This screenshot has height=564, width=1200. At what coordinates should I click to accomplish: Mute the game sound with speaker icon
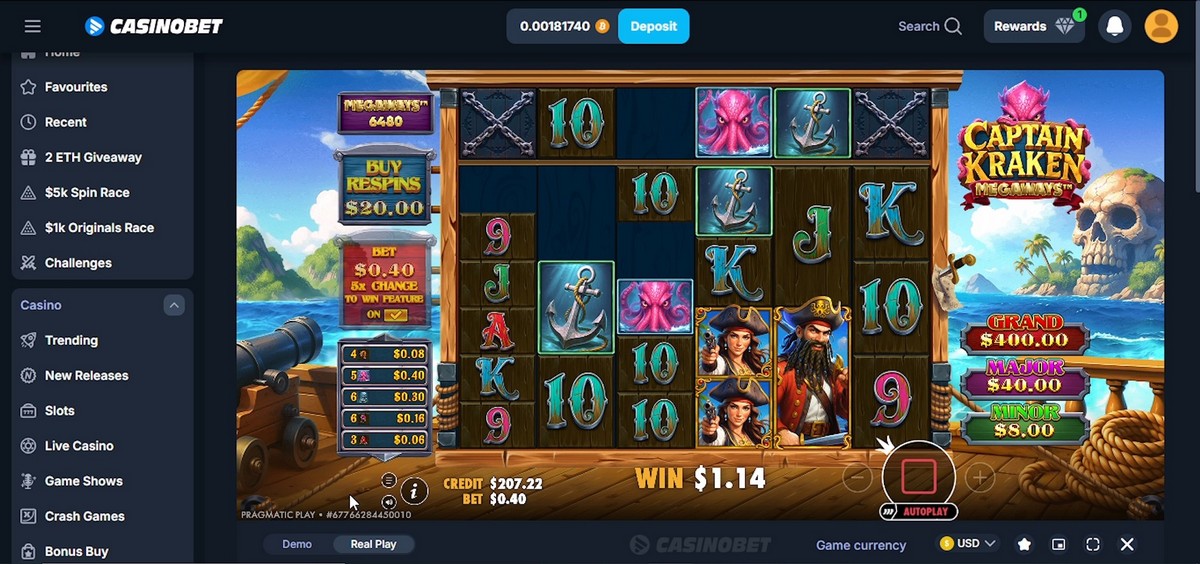(389, 501)
